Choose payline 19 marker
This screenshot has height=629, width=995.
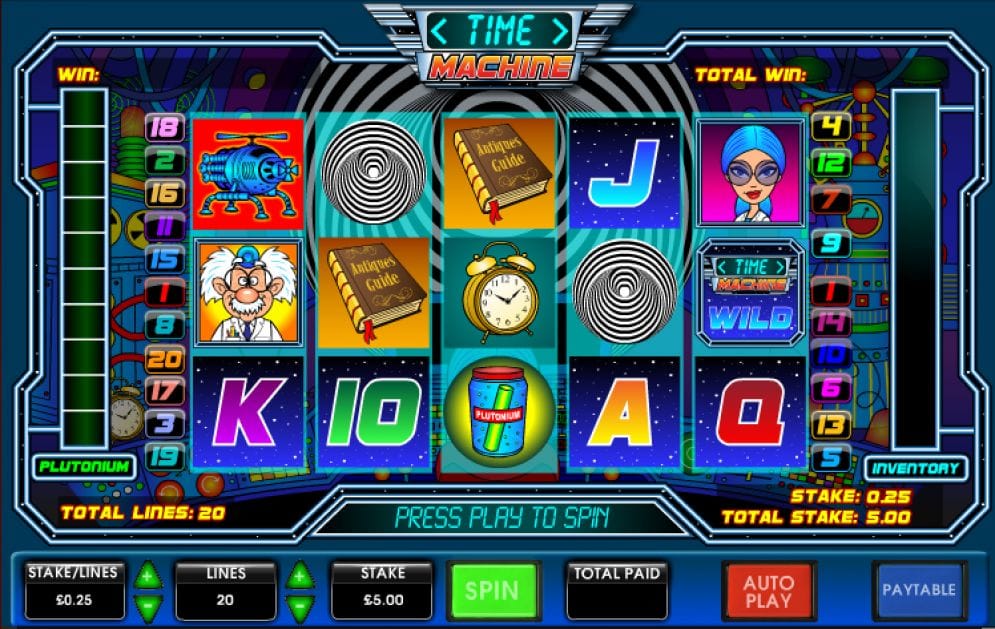163,457
